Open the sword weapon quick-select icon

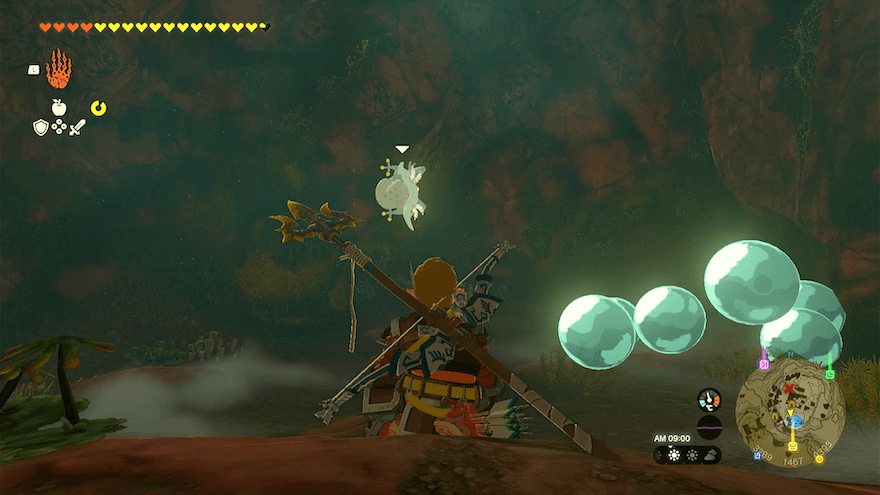tap(78, 127)
